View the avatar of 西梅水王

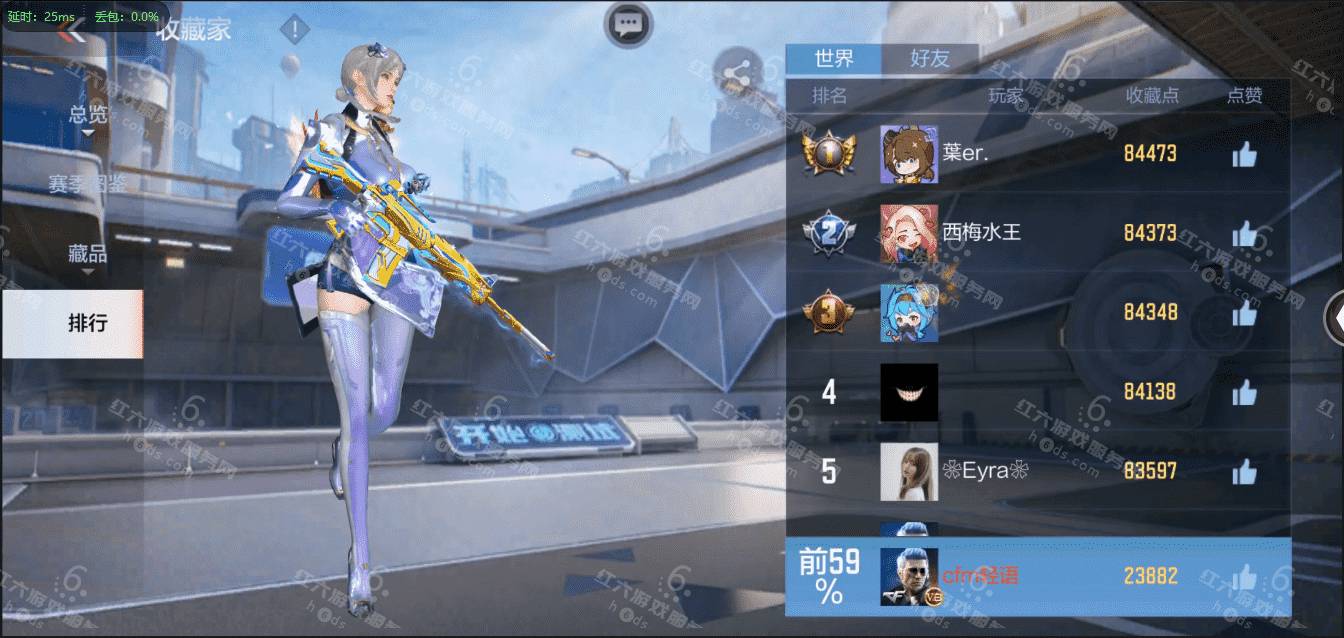click(x=909, y=234)
